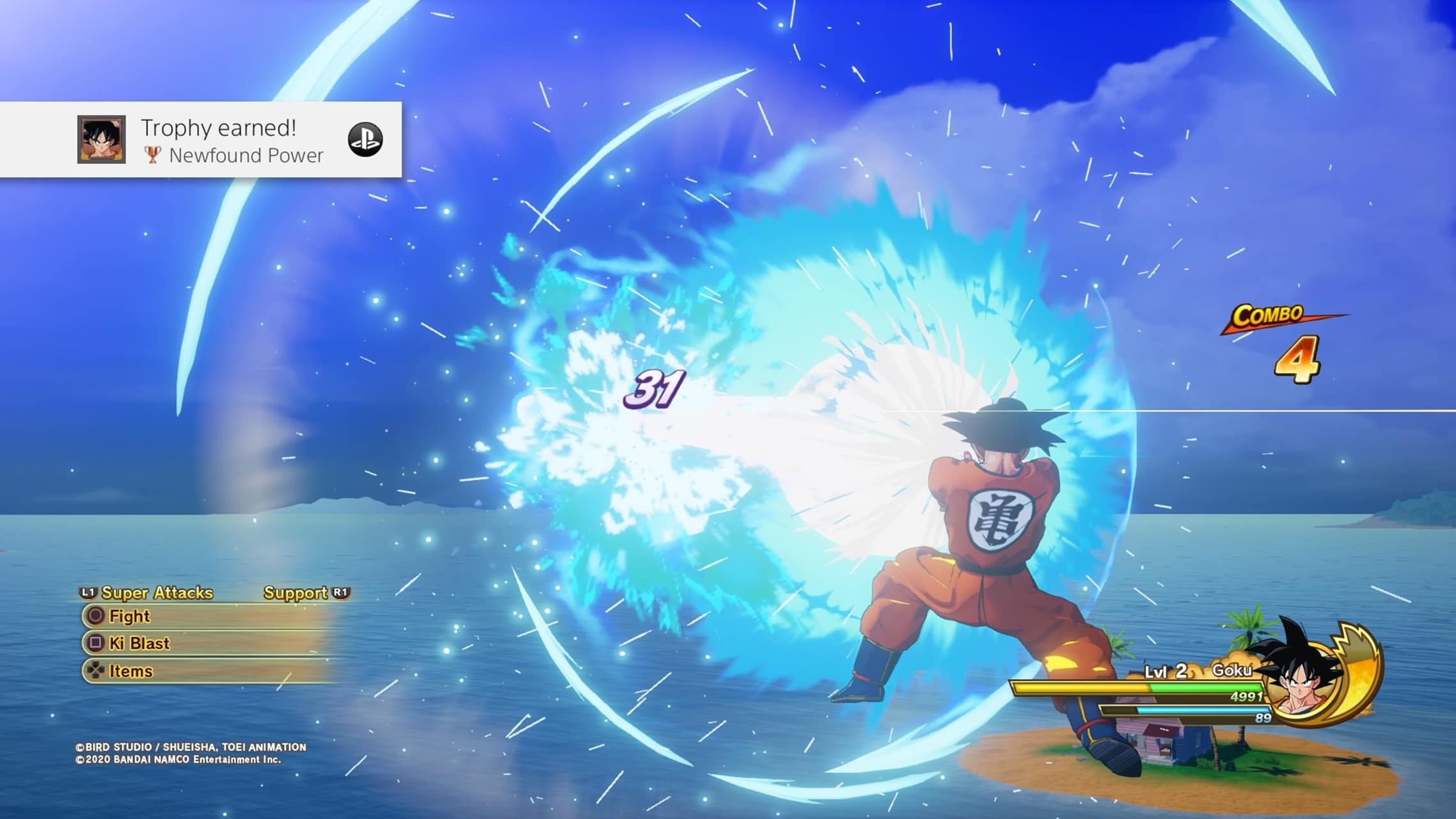The image size is (1456, 819).
Task: Choose the Ki Blast command
Action: click(139, 643)
